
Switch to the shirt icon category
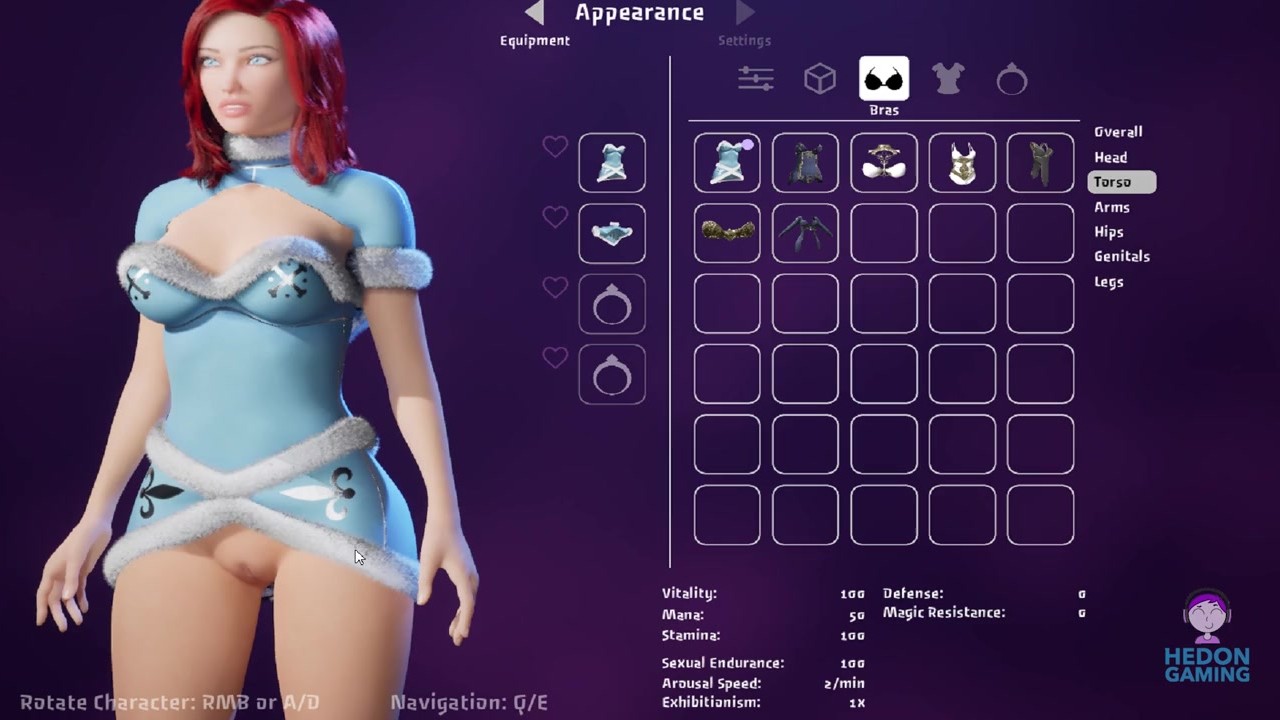[948, 79]
